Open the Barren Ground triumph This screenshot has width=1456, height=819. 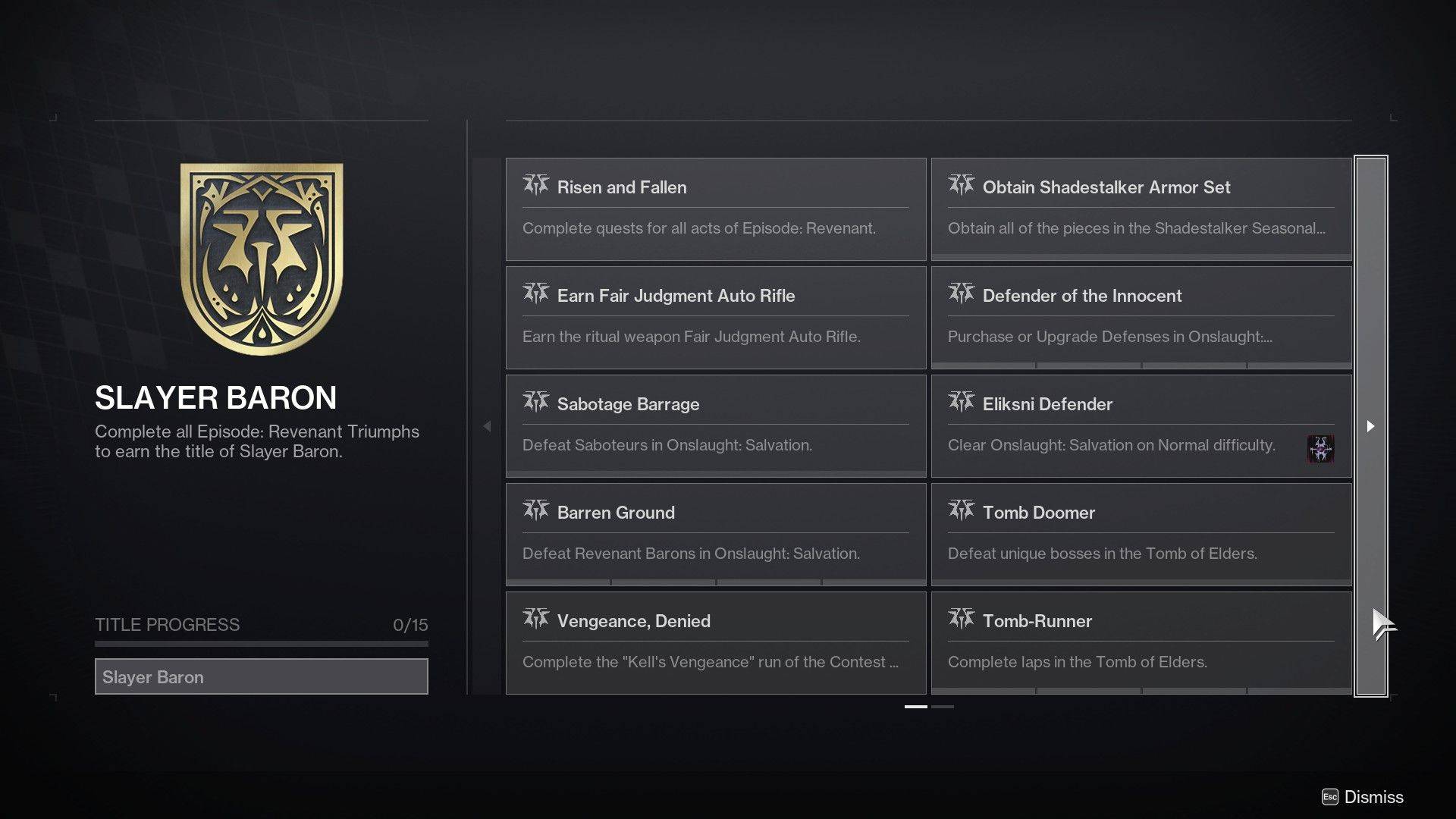715,535
